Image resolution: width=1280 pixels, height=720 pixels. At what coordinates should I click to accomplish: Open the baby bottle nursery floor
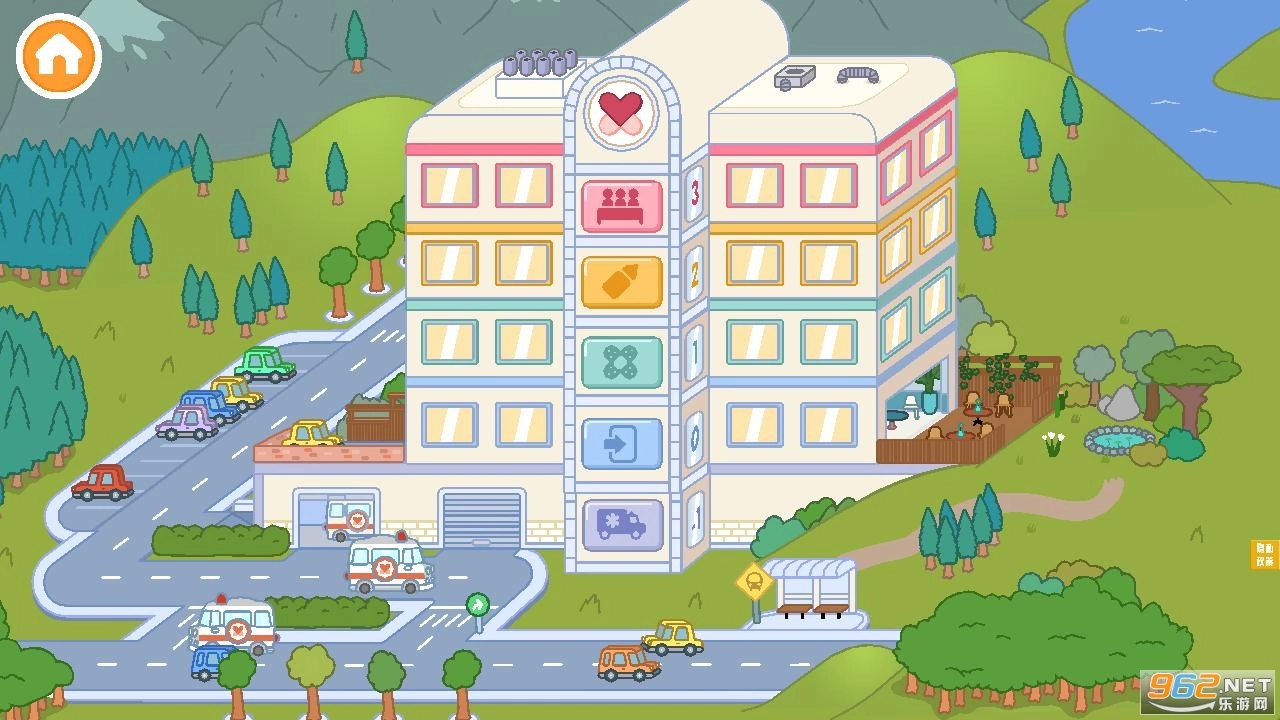[x=622, y=282]
